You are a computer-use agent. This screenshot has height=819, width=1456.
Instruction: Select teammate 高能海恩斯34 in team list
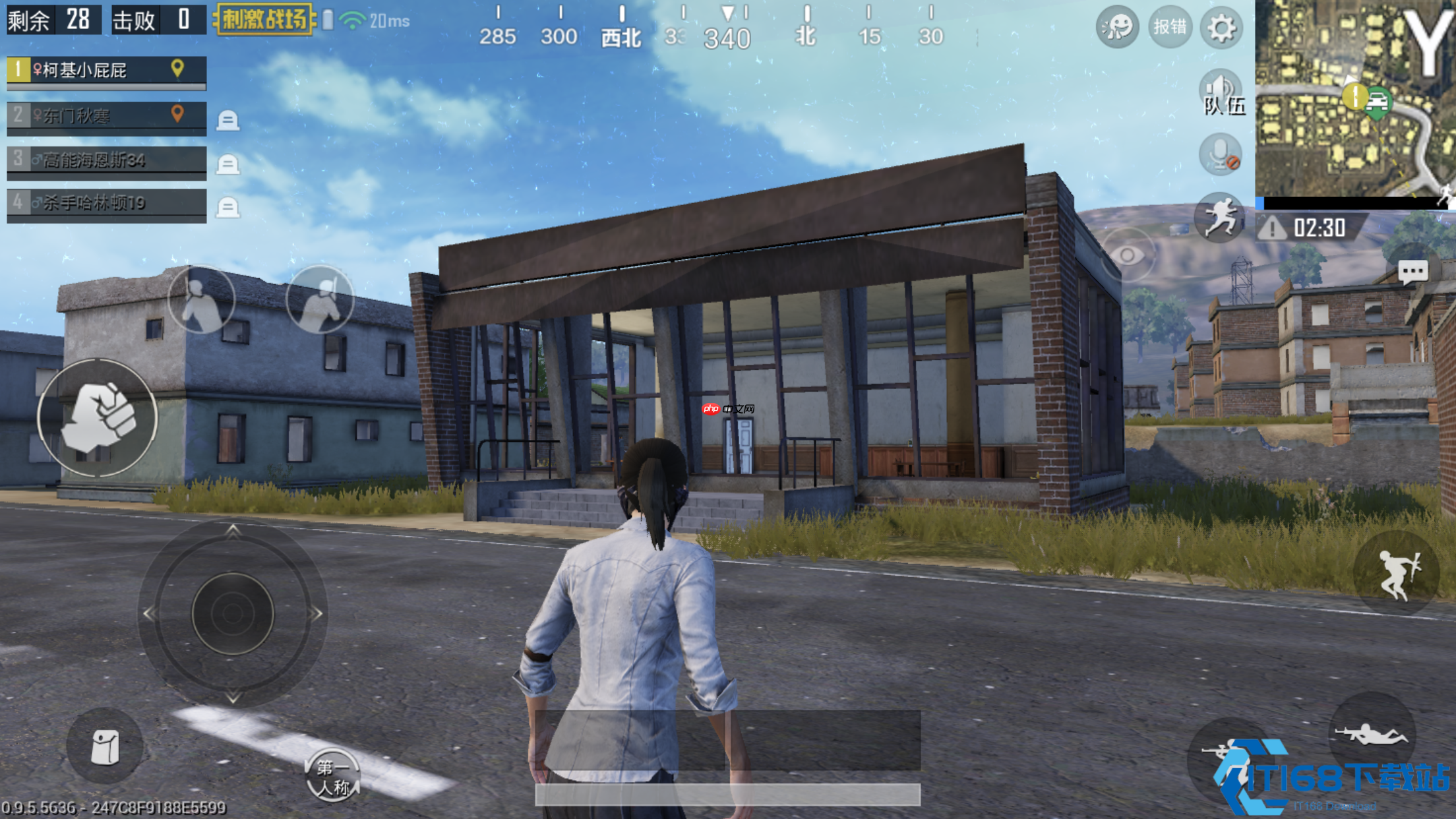point(106,160)
